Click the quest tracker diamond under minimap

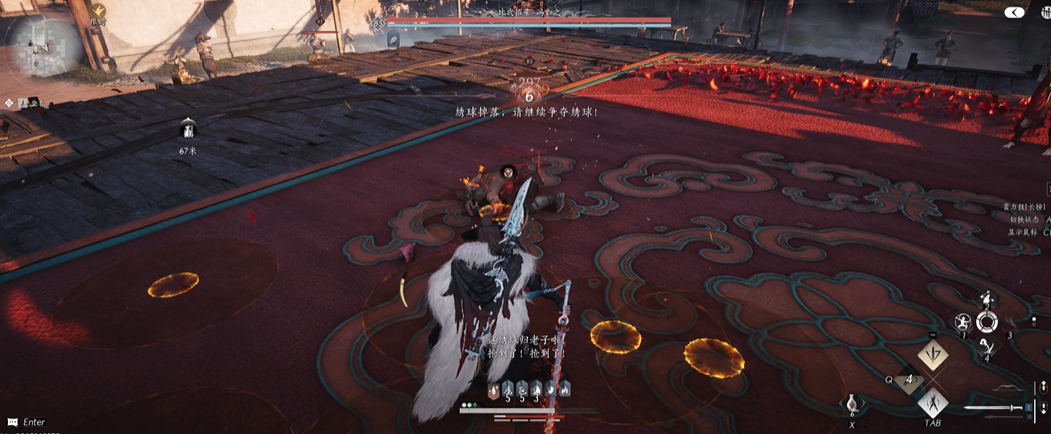pyautogui.click(x=9, y=102)
